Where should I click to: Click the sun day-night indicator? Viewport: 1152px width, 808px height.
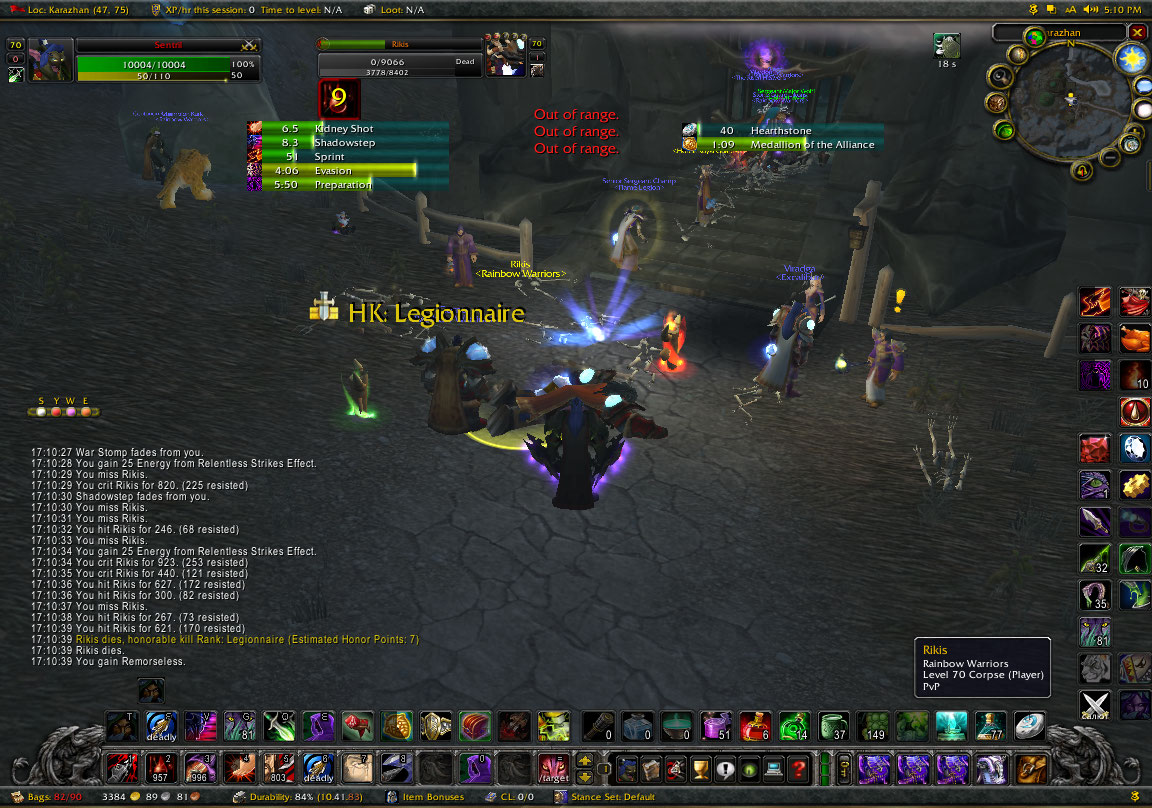tap(1132, 60)
